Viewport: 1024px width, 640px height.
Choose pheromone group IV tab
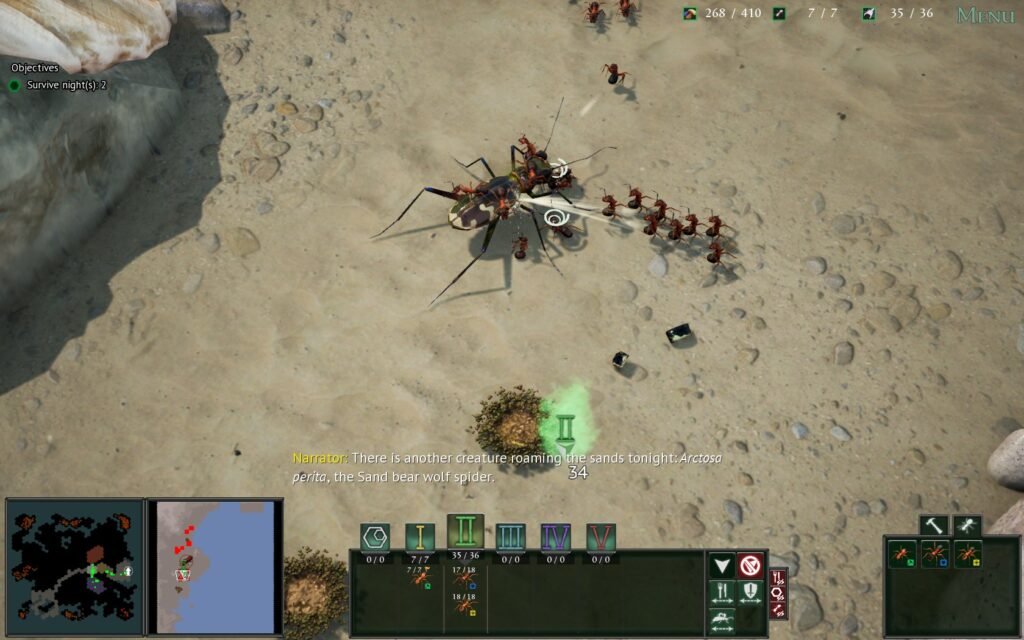pos(555,537)
